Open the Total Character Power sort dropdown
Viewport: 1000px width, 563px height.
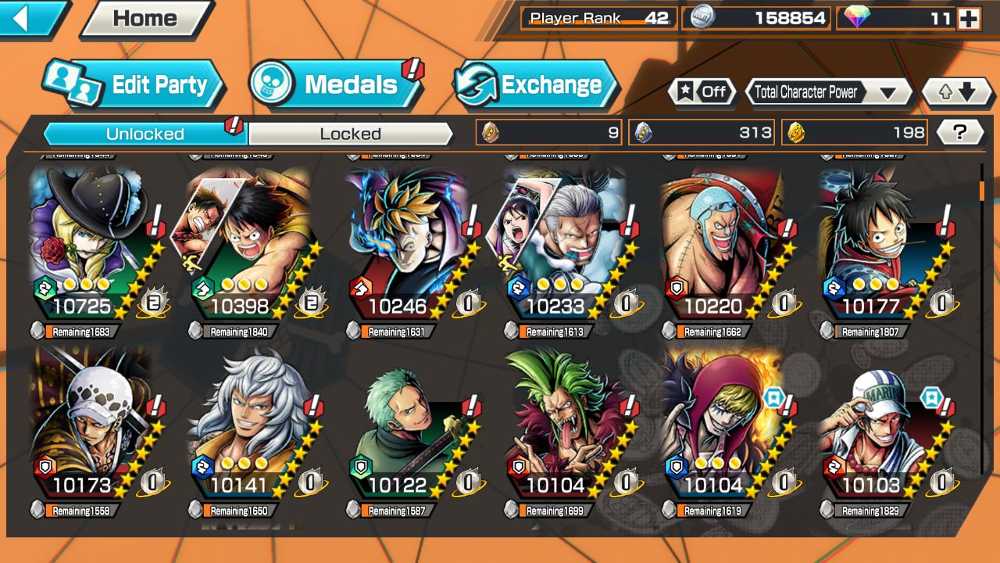tap(828, 92)
